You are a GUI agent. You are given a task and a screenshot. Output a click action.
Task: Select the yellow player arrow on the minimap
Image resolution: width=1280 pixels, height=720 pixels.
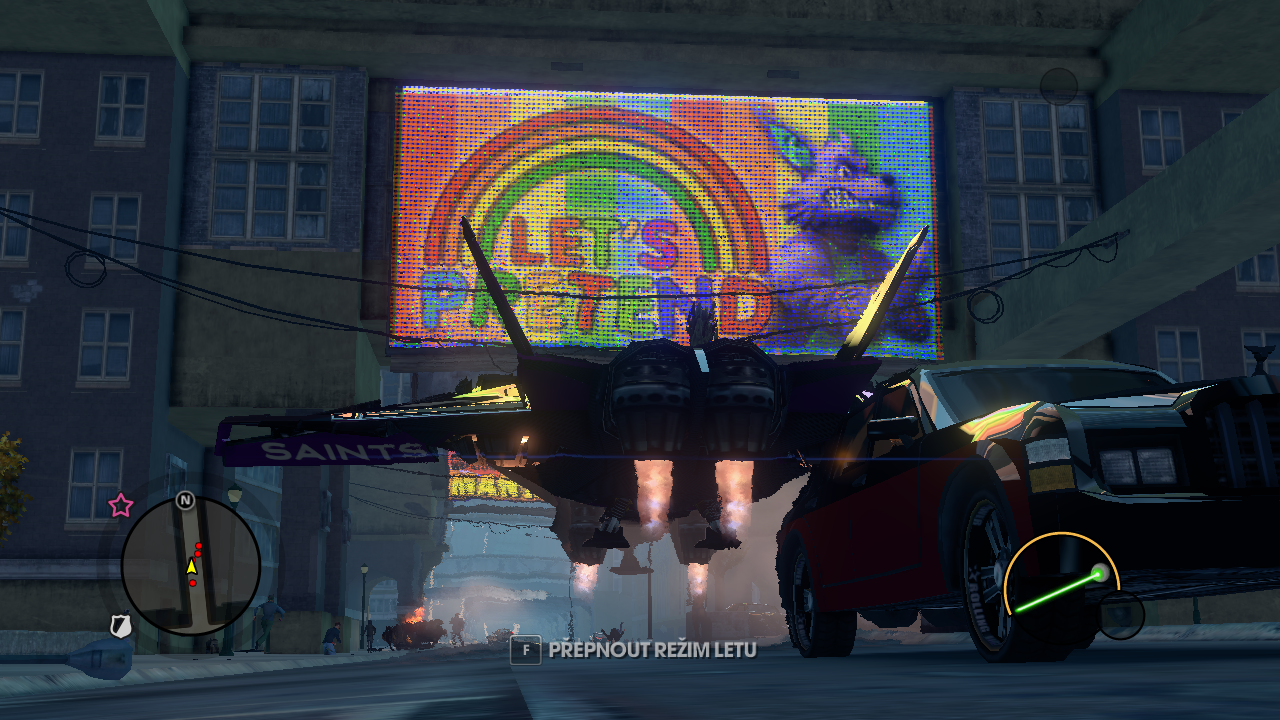(x=191, y=567)
